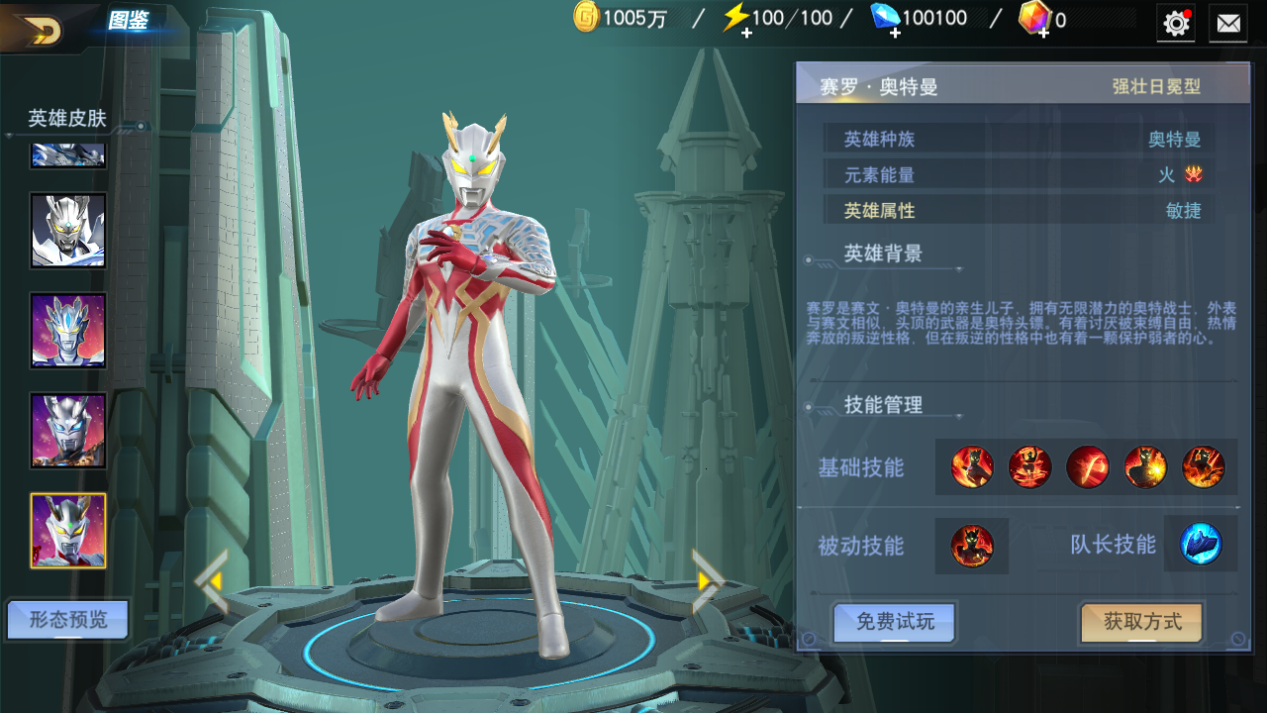Show next hero with the right arrow
The height and width of the screenshot is (713, 1267).
[x=706, y=580]
